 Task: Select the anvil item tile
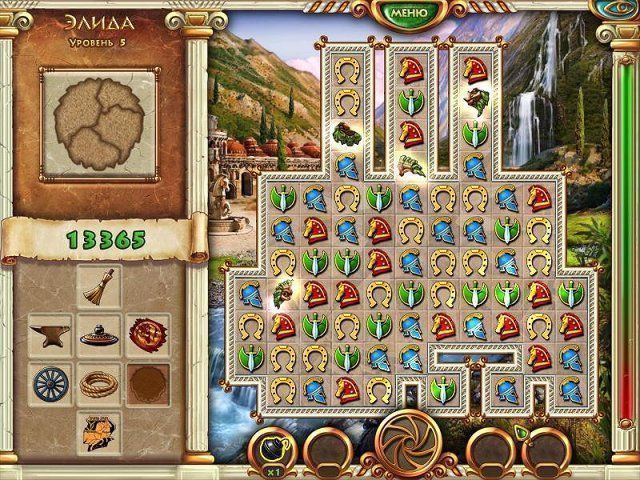coord(48,336)
